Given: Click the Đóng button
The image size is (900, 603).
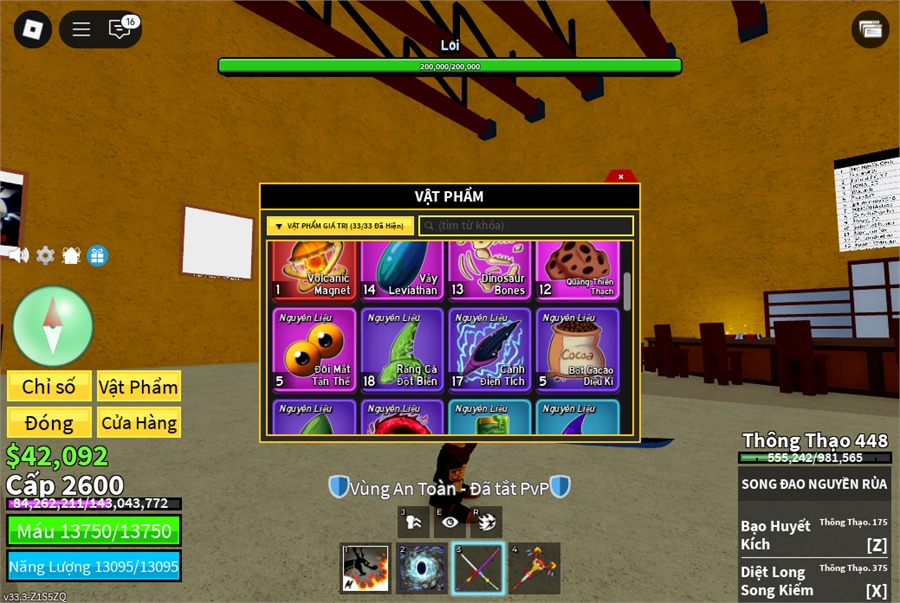Looking at the screenshot, I should 49,422.
